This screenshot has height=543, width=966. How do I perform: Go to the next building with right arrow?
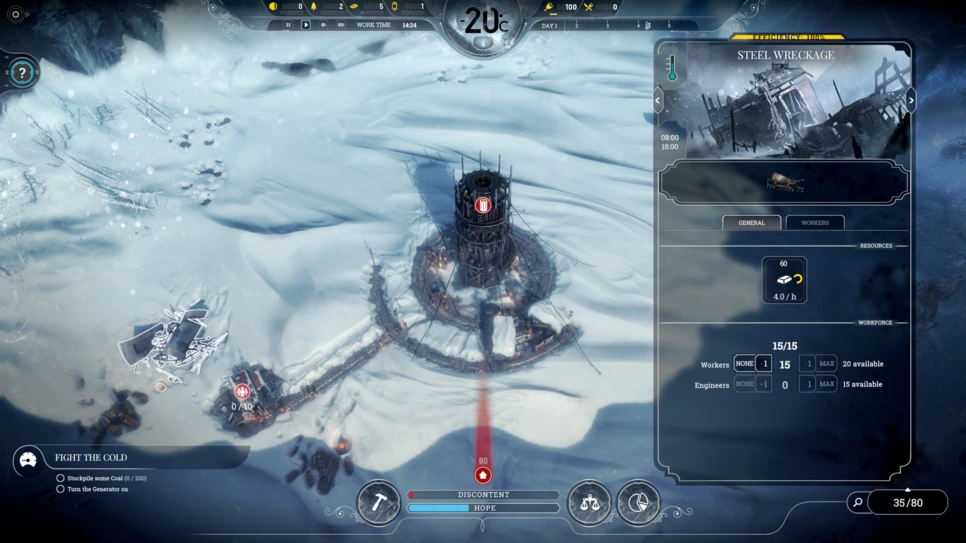click(910, 100)
